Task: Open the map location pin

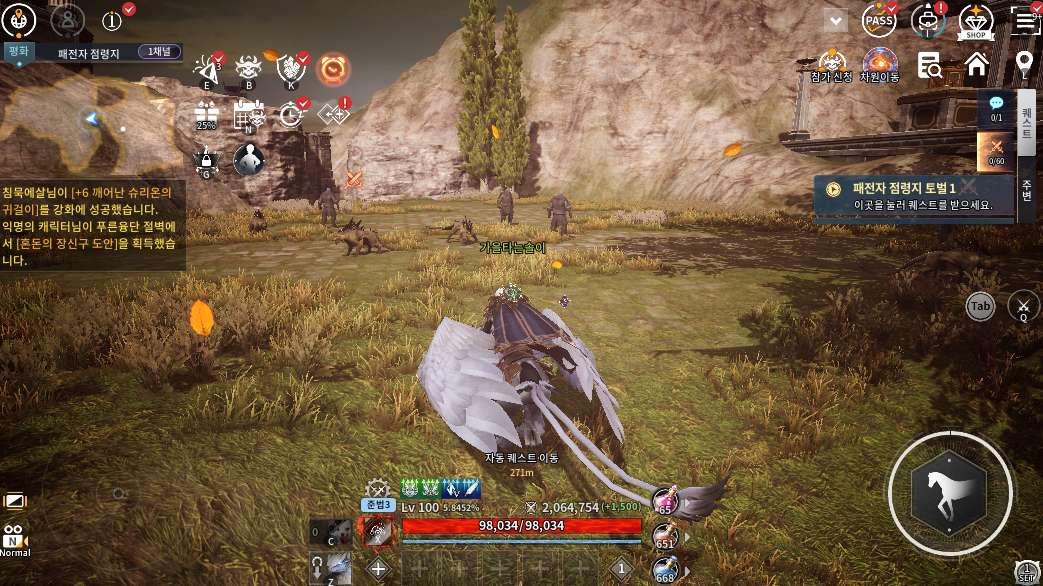Action: click(1023, 65)
